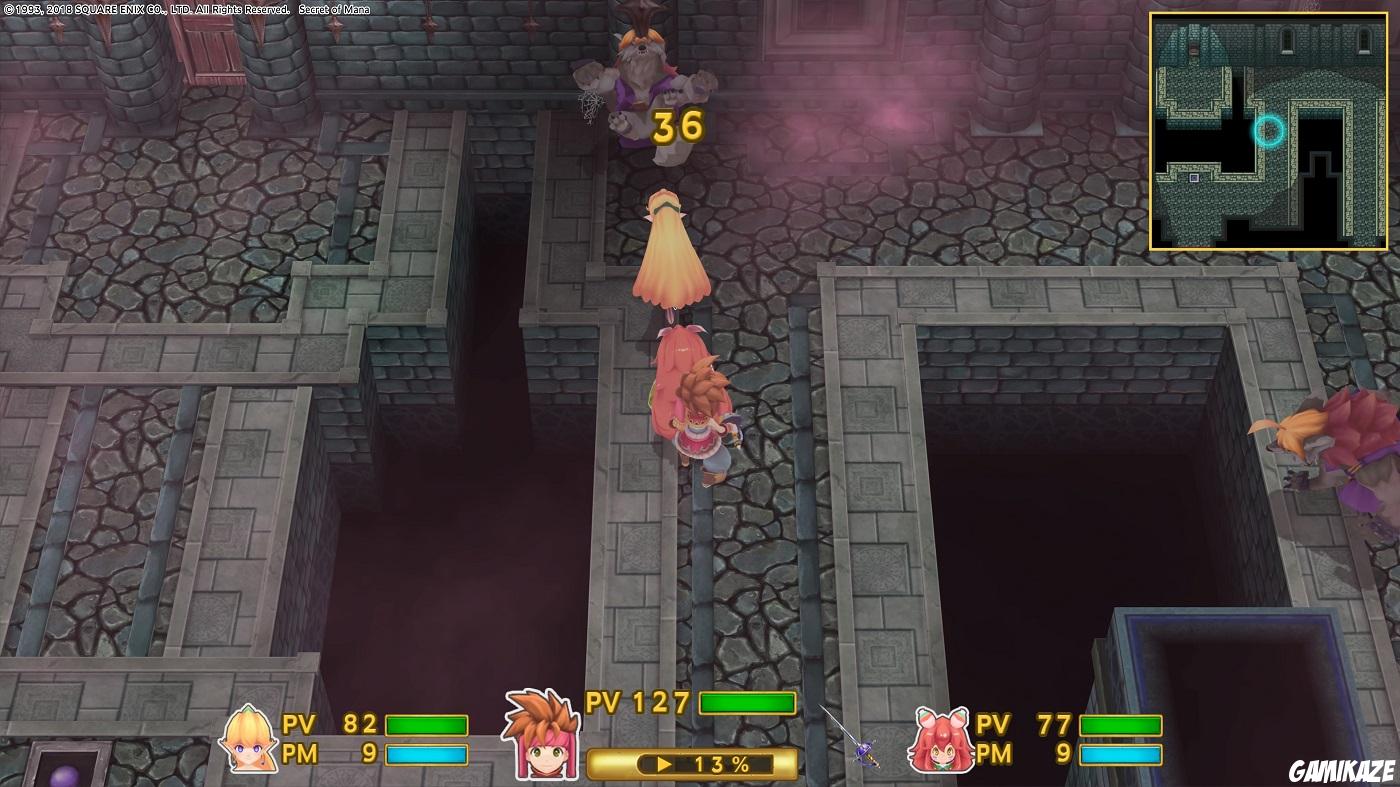1400x787 pixels.
Task: Toggle Randi's PV 127 health bar
Action: tap(746, 702)
